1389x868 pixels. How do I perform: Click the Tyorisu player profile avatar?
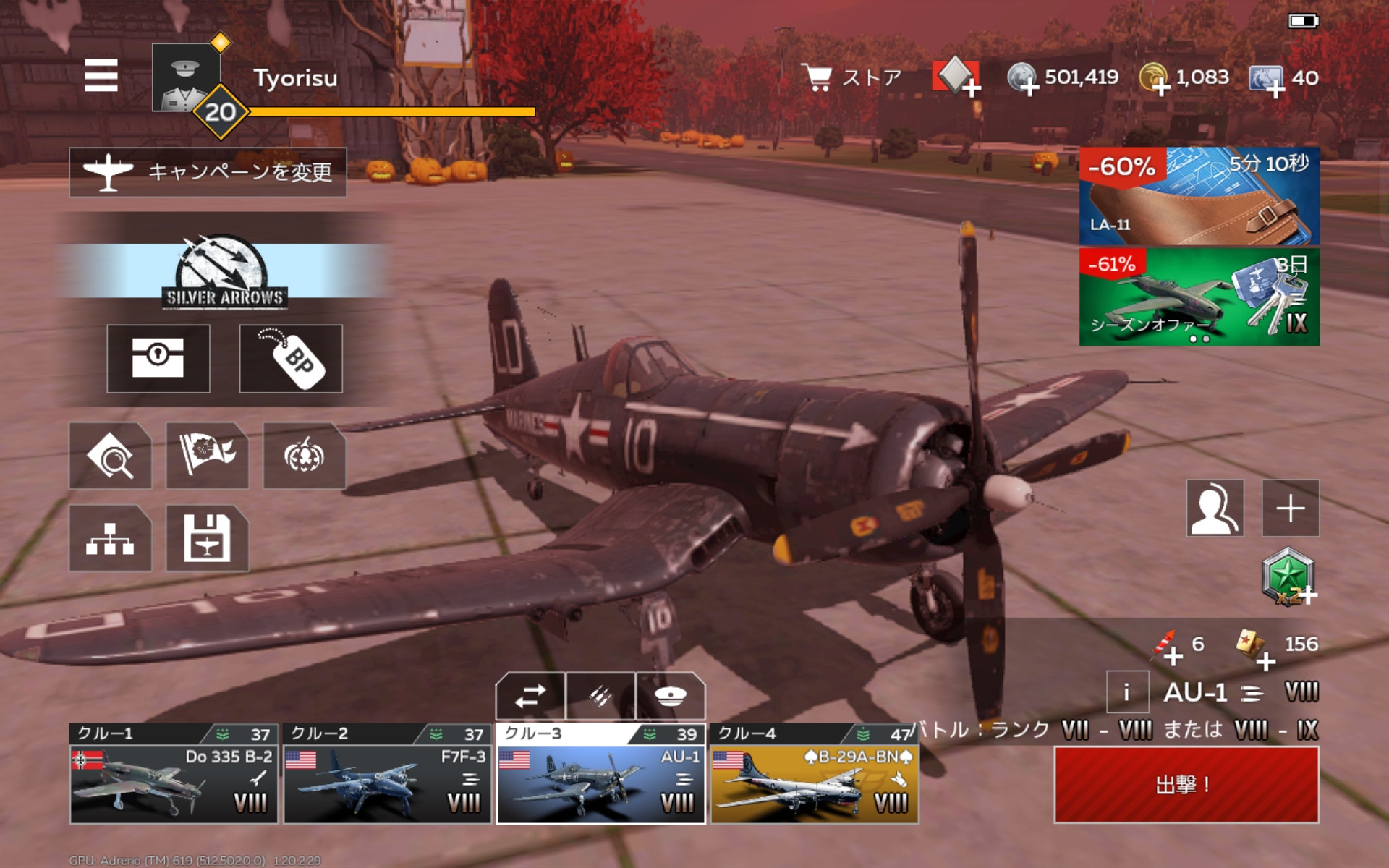pos(186,77)
